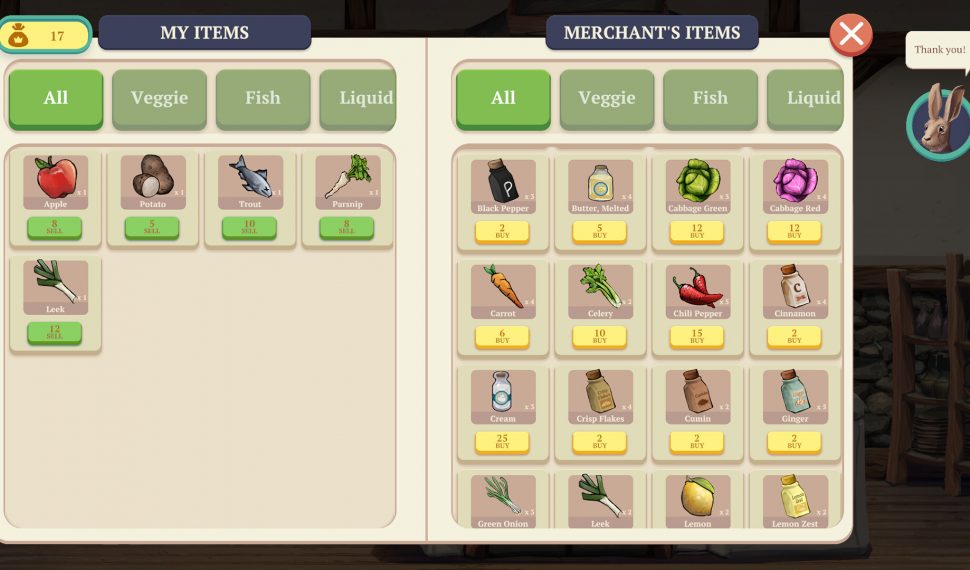Buy Black Pepper from the merchant
The width and height of the screenshot is (970, 570).
click(x=502, y=232)
